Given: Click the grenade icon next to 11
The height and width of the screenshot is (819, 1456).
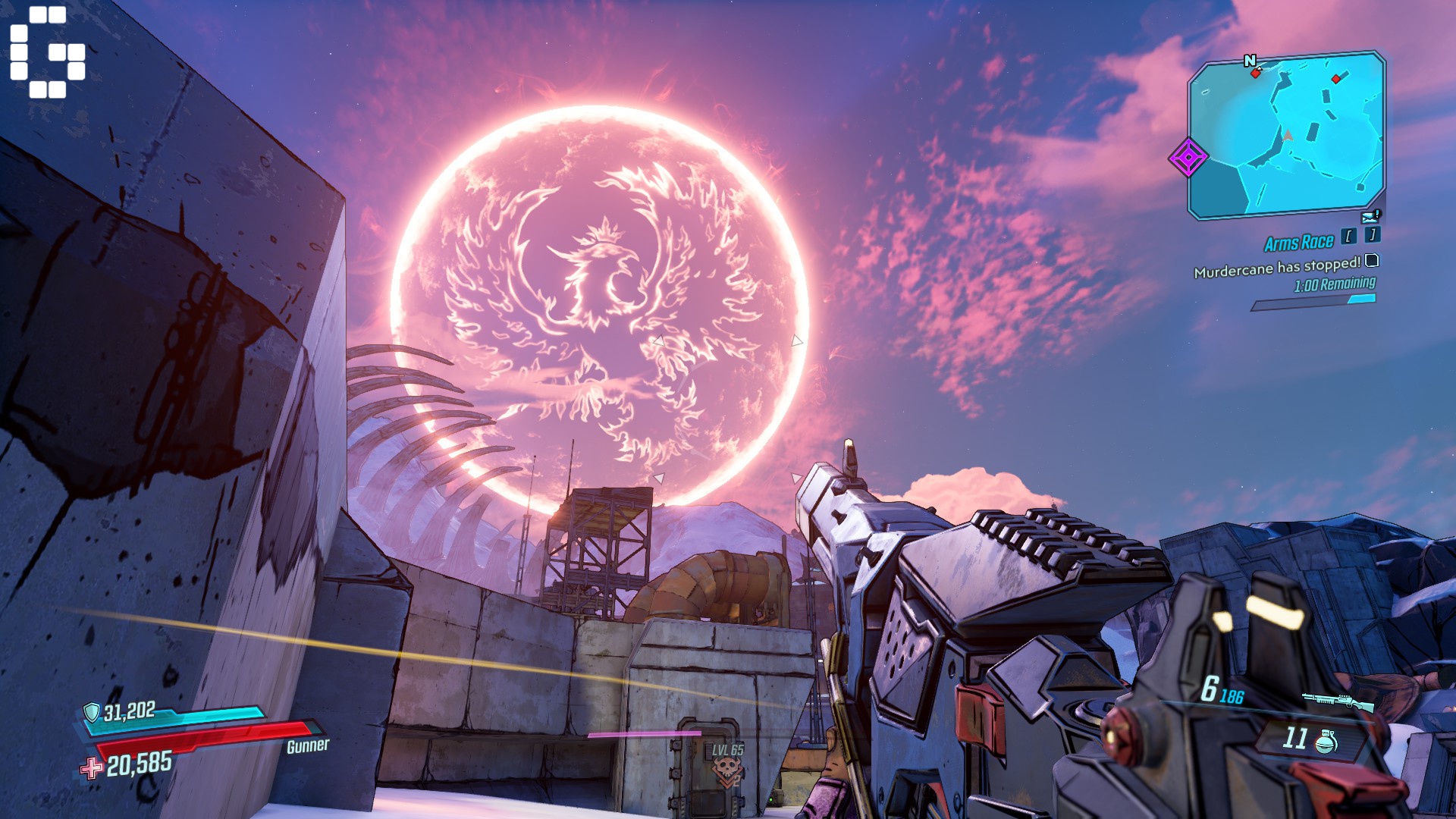Looking at the screenshot, I should (1326, 742).
